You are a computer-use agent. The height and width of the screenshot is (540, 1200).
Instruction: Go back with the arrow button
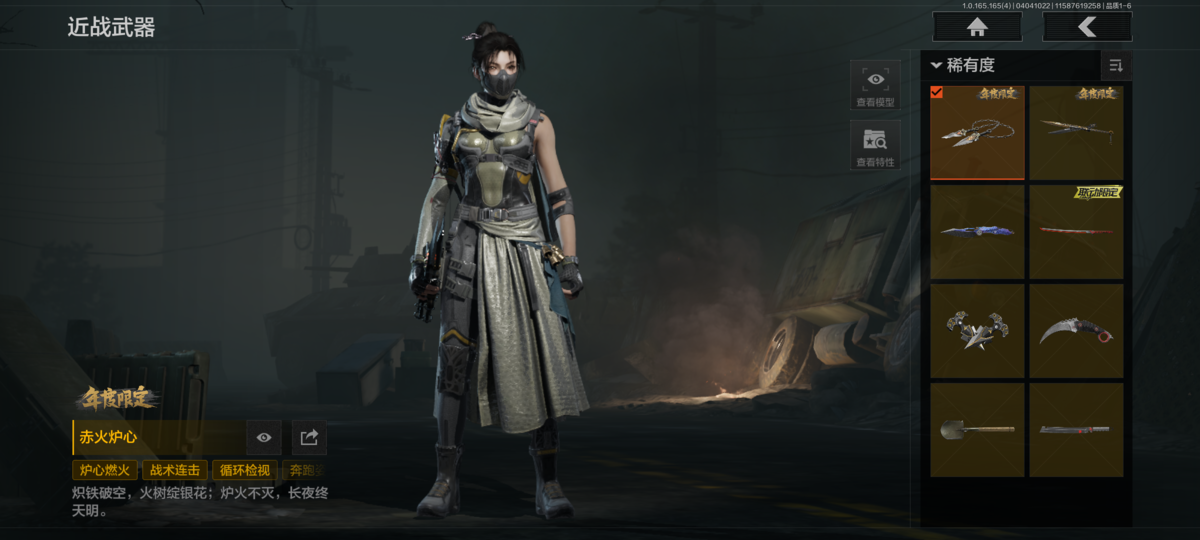(x=1087, y=27)
